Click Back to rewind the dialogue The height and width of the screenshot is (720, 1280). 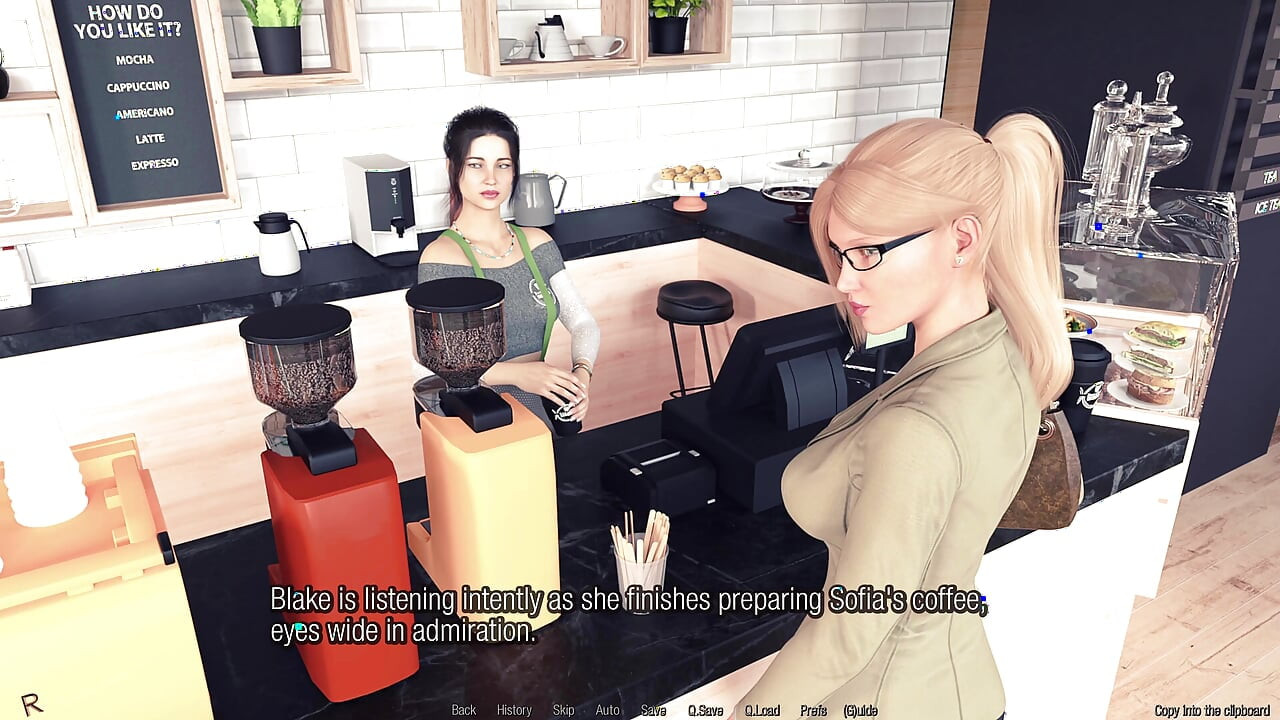point(463,710)
